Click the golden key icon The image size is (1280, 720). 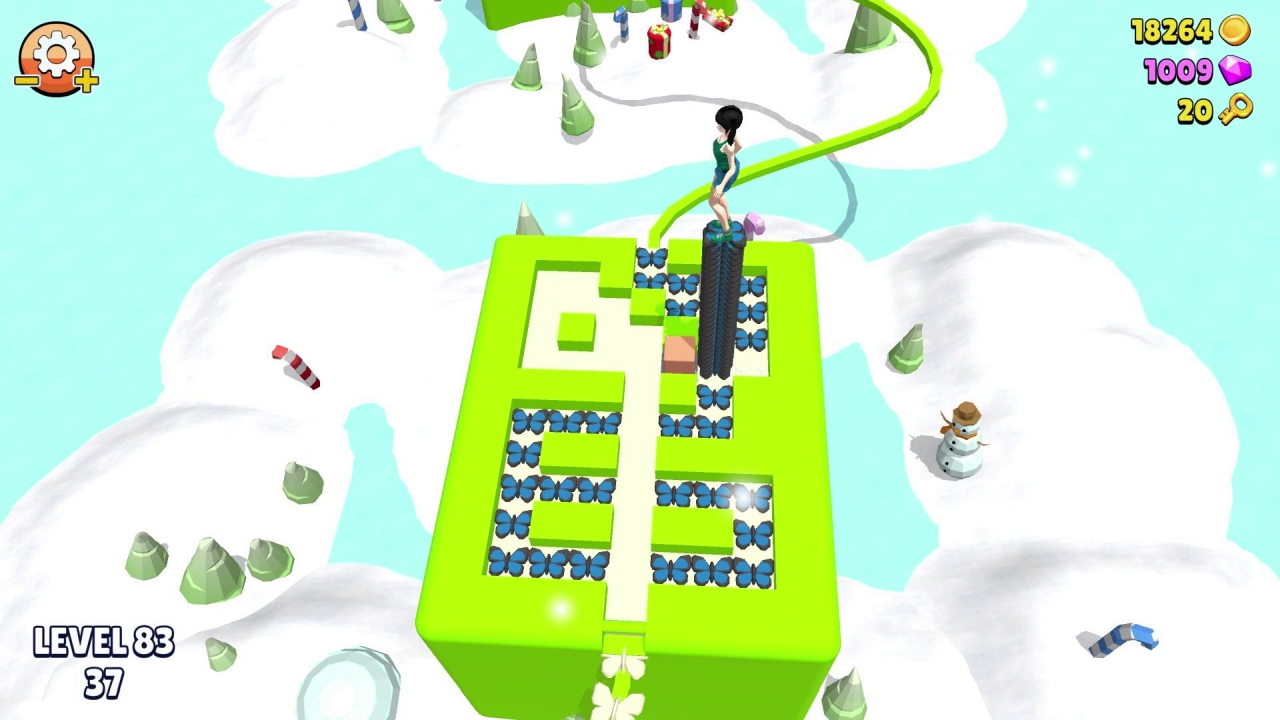[x=1237, y=112]
